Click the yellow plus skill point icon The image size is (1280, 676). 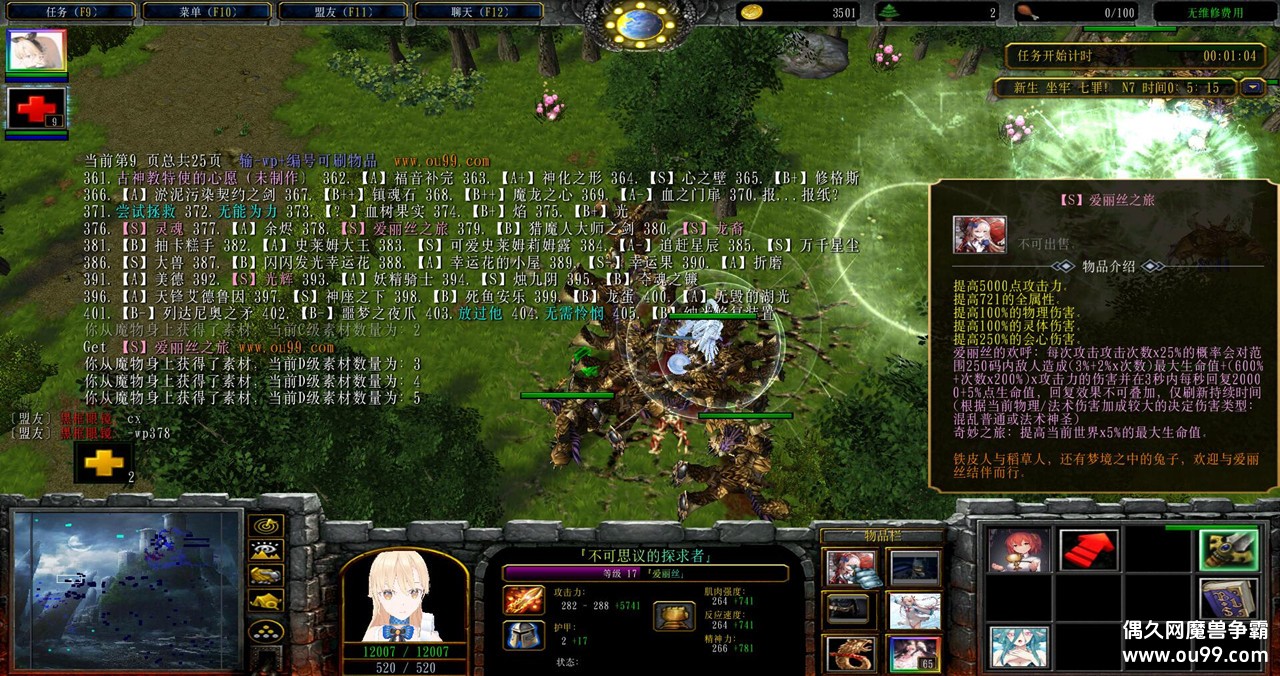coord(103,463)
